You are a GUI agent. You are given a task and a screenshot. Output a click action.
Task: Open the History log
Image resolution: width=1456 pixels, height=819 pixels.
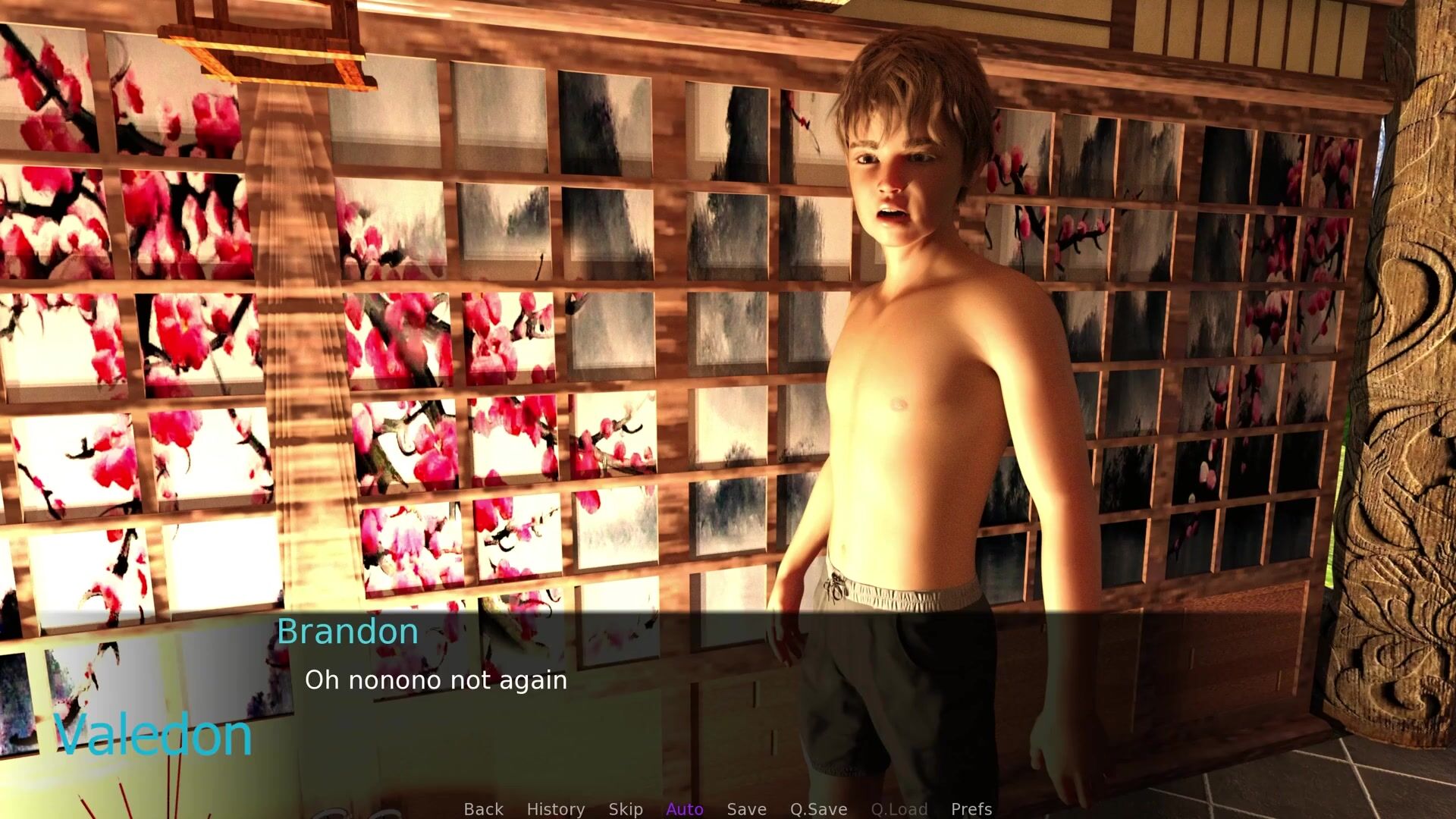tap(555, 809)
